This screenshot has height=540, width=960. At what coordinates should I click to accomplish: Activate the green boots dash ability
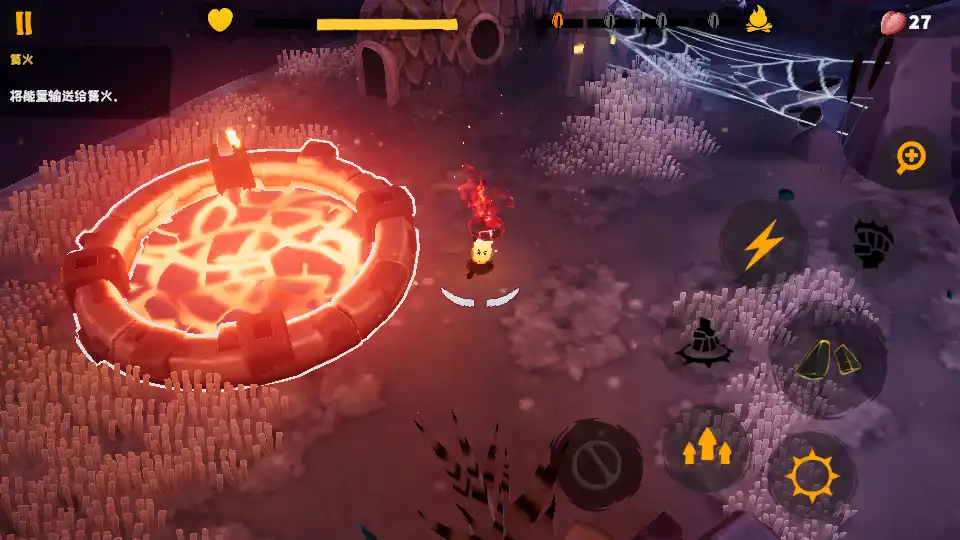829,358
